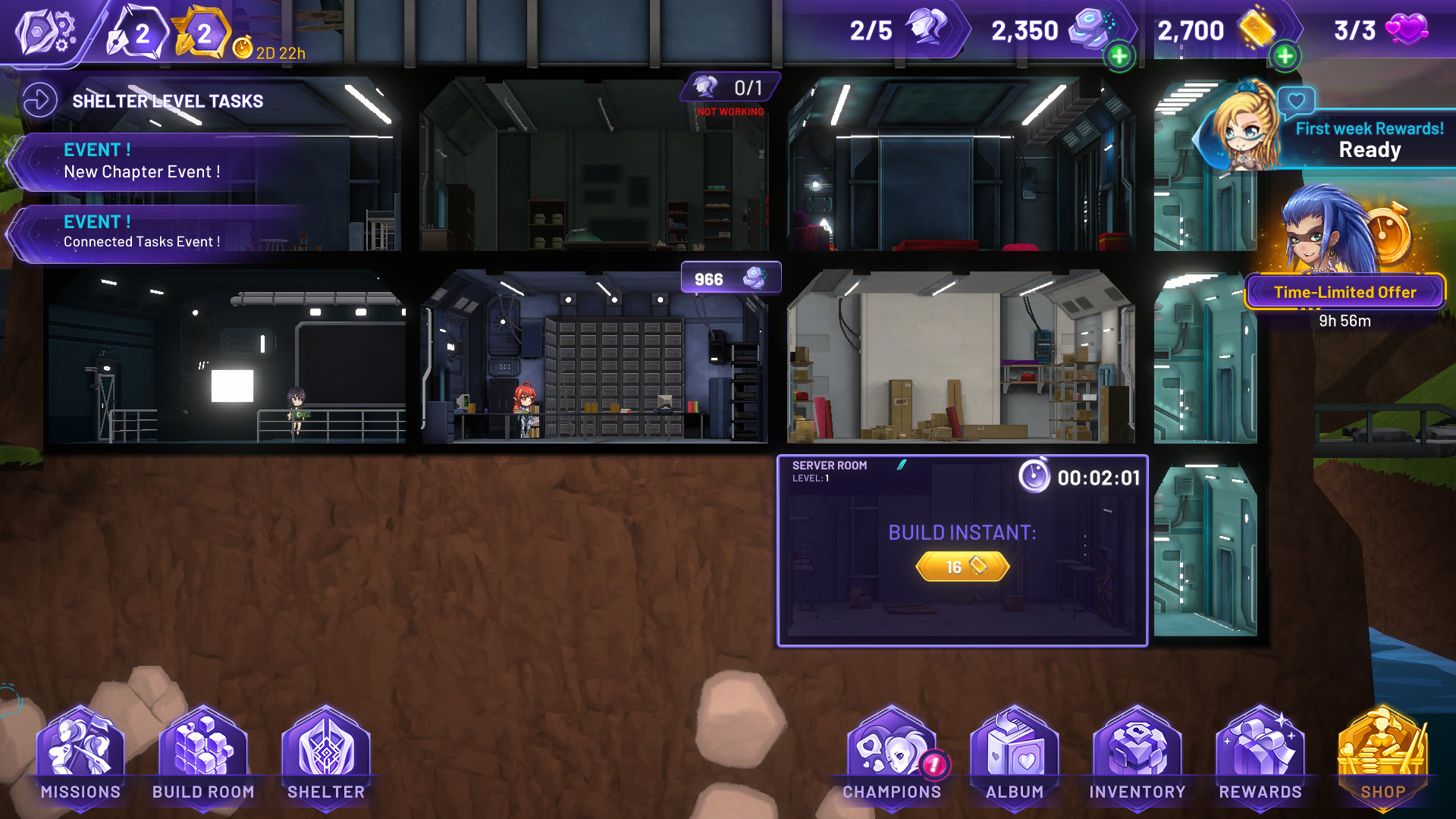This screenshot has height=819, width=1456.
Task: Open the Shop menu
Action: click(1382, 755)
